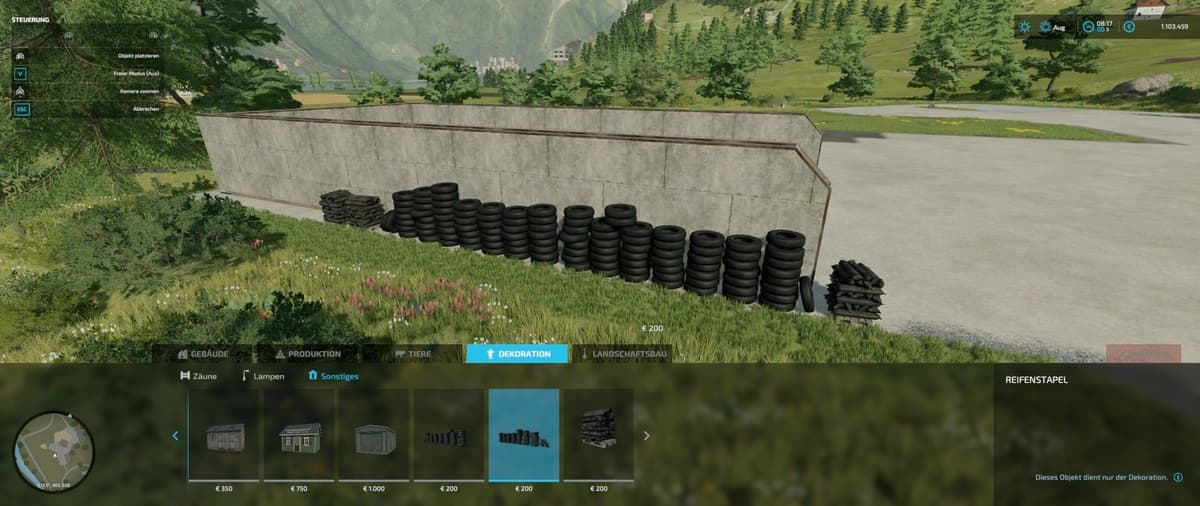Switch to the Gebäude tab
The image size is (1200, 506).
coord(204,354)
